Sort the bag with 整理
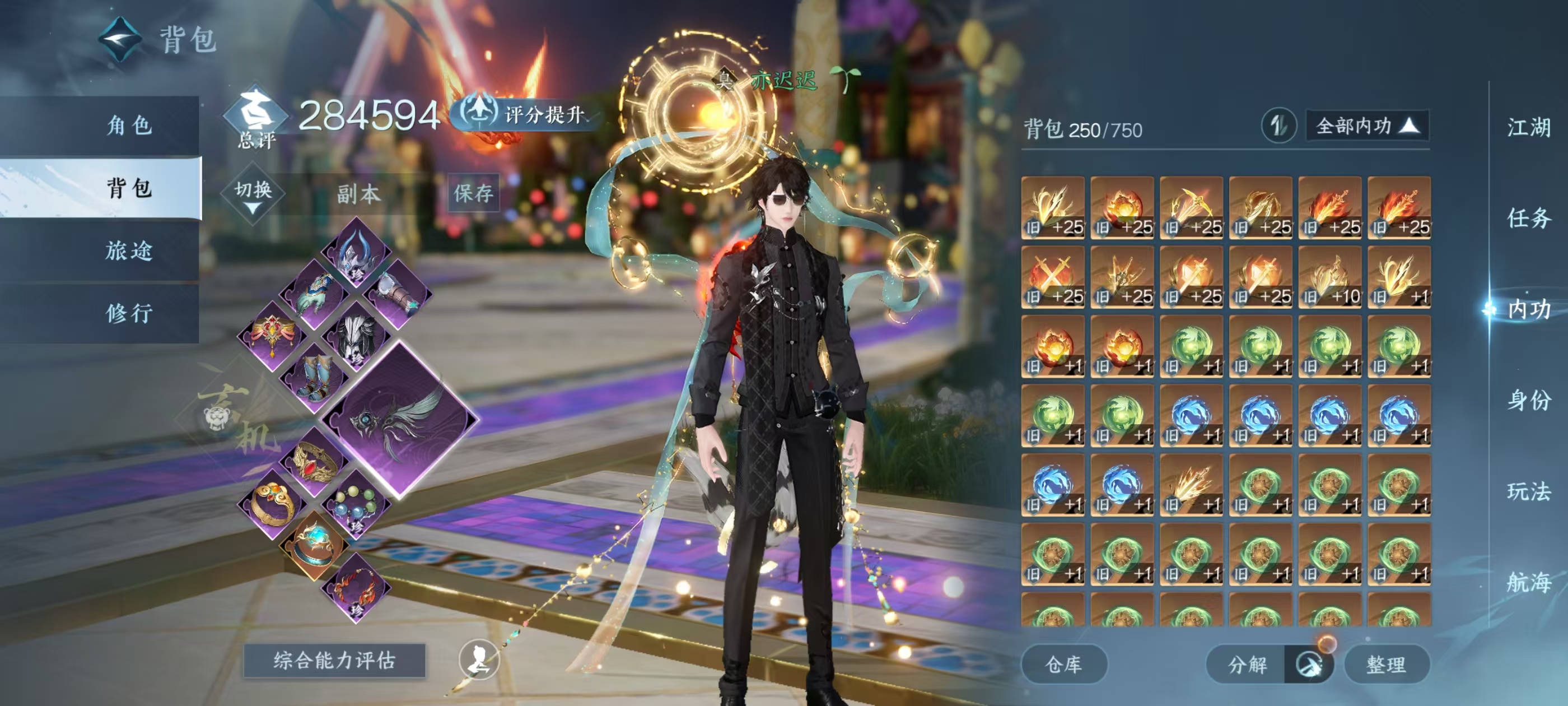The image size is (1568, 706). click(x=1385, y=664)
